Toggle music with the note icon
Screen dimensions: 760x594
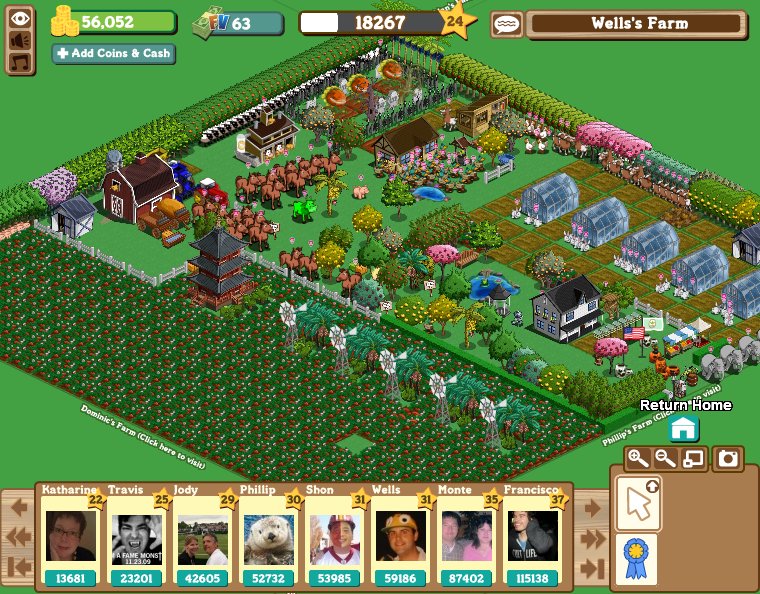point(20,62)
